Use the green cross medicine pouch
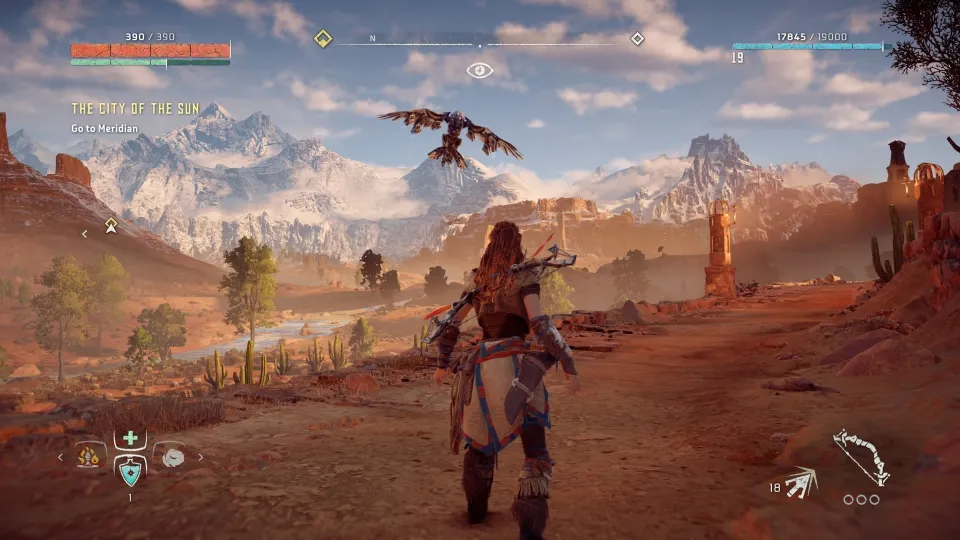Viewport: 960px width, 540px height. point(130,438)
